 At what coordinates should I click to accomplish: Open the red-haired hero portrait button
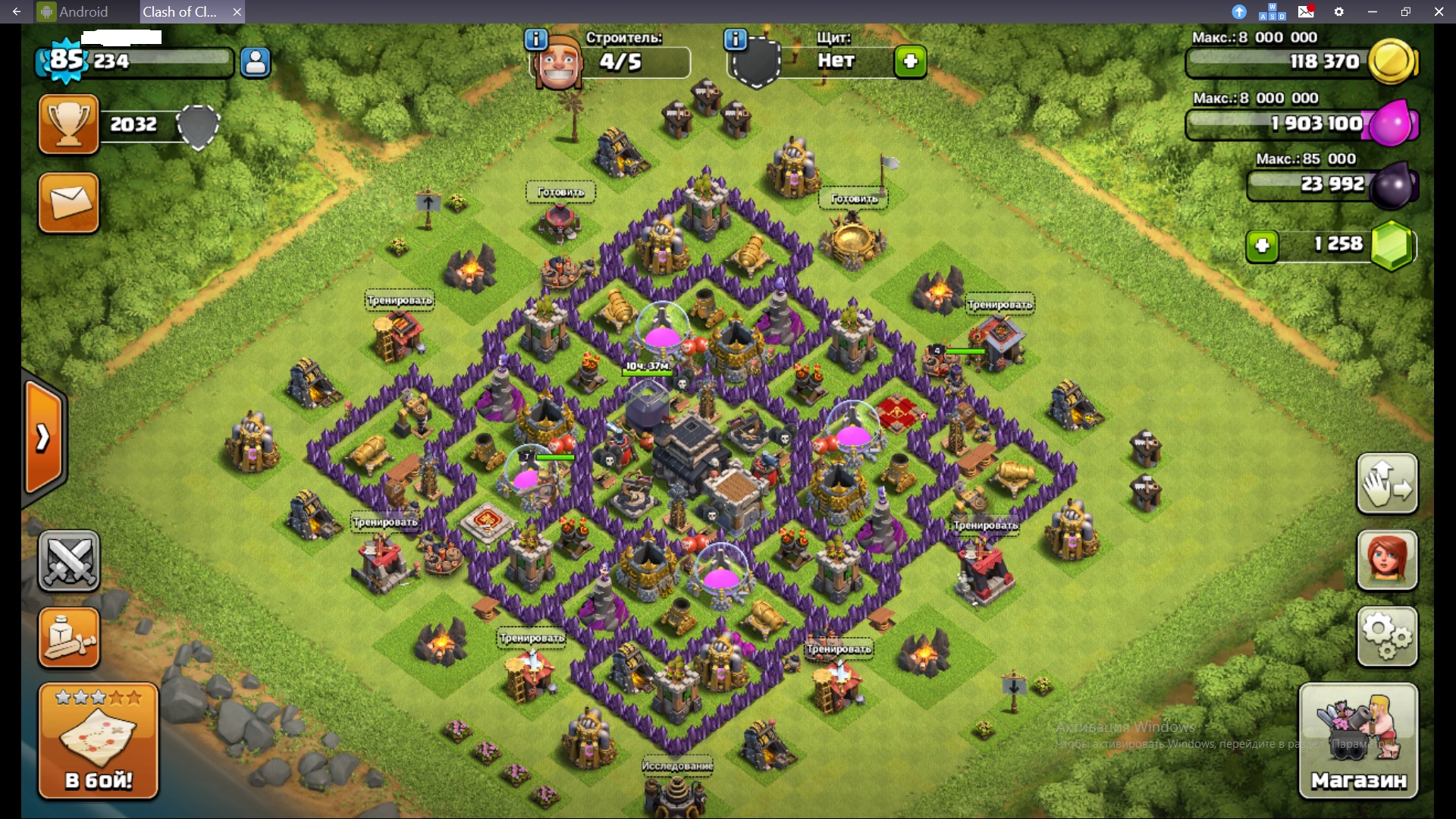click(x=1387, y=560)
